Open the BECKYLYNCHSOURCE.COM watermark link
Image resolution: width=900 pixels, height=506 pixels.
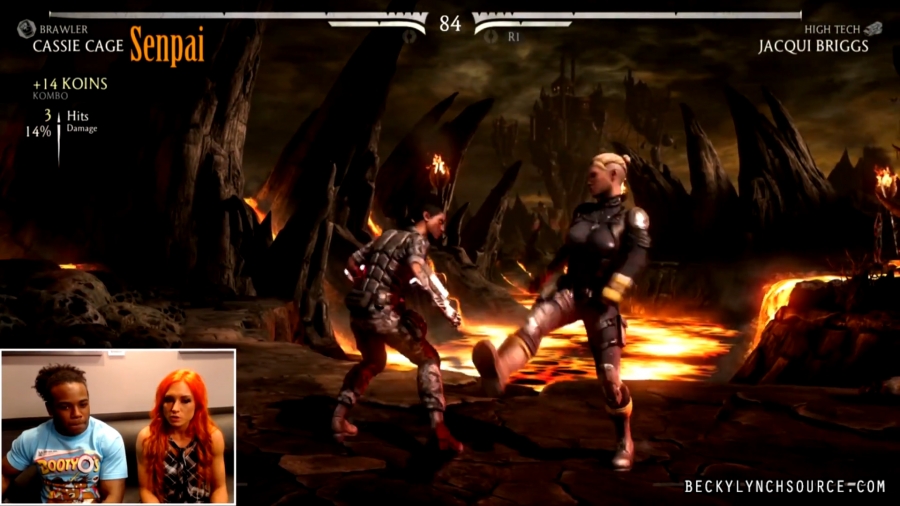click(785, 487)
